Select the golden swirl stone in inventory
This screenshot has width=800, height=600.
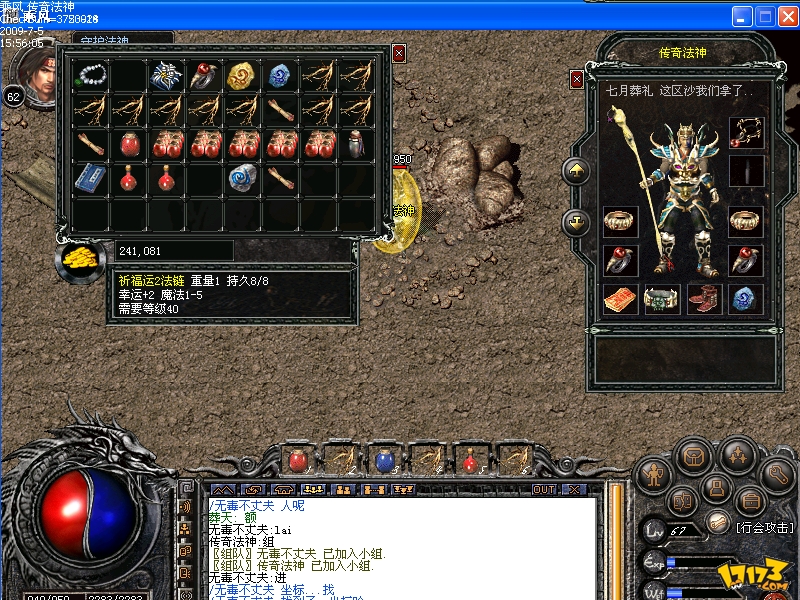(x=240, y=76)
